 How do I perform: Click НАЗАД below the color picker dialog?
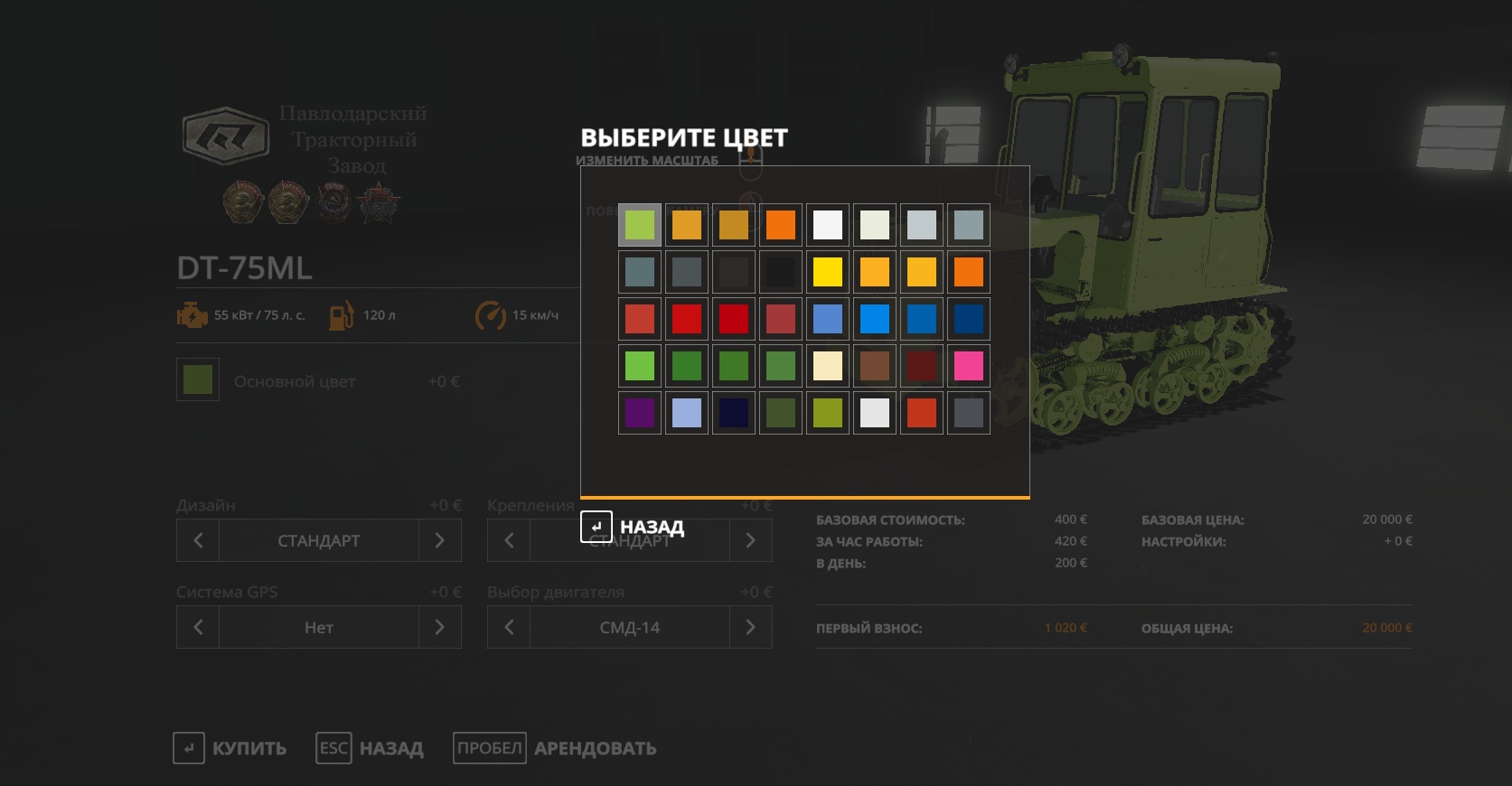pos(633,527)
